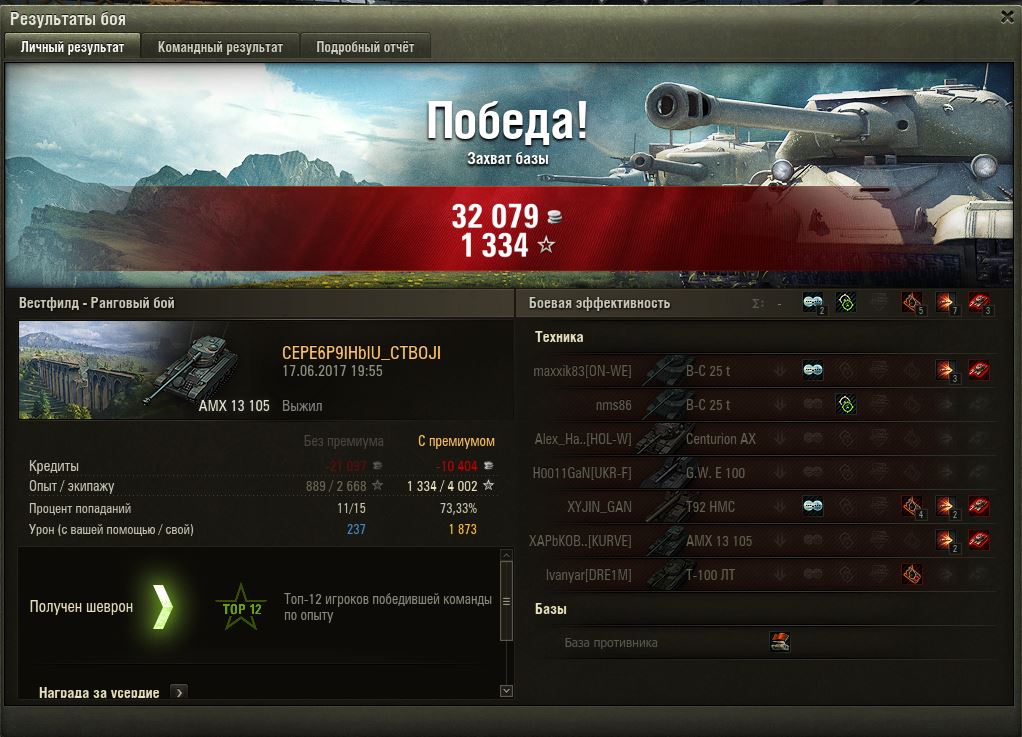Viewport: 1022px width, 737px height.
Task: Click player name CEPE6P9IHbIU_CTBOJI
Action: [361, 353]
